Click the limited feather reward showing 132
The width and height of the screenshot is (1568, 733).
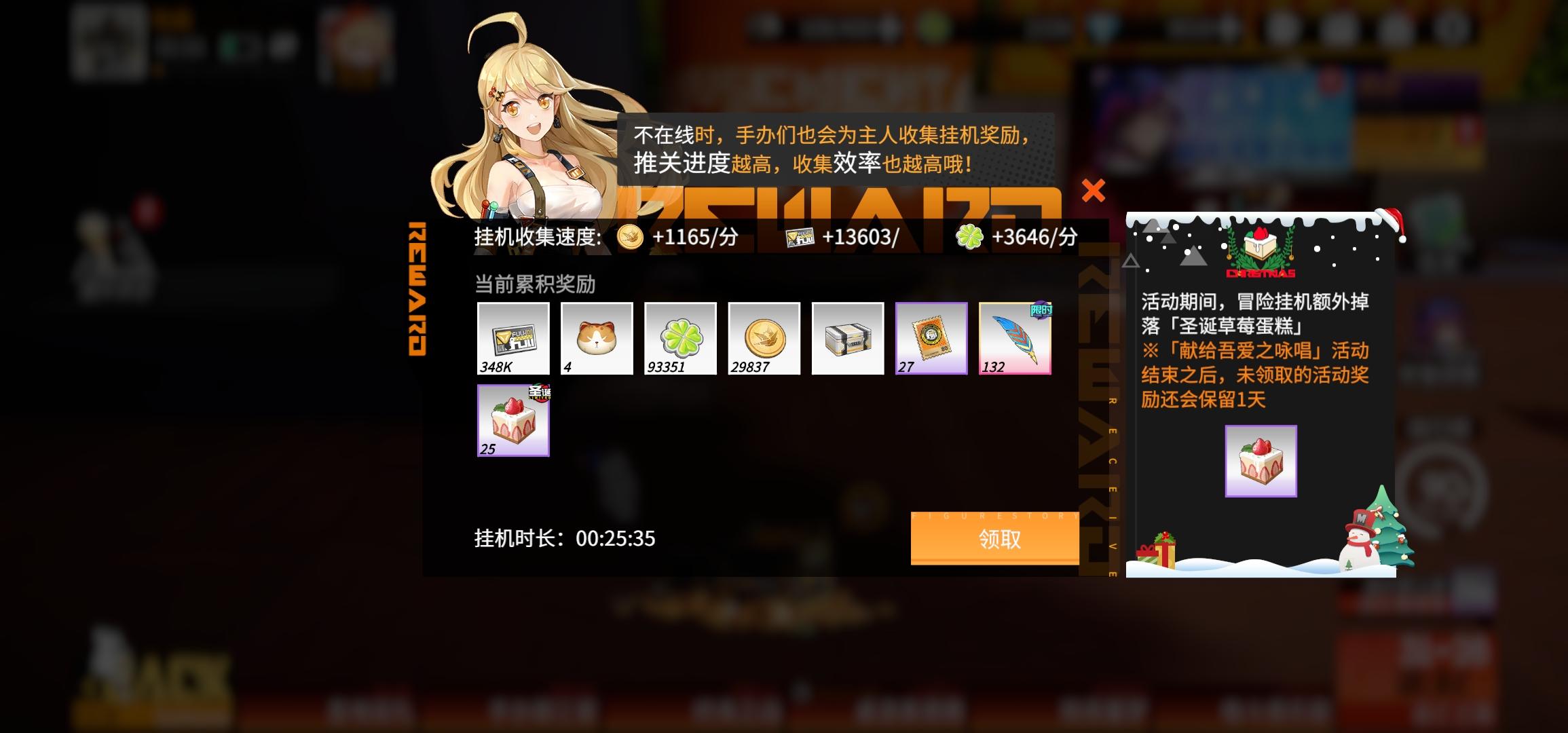[1014, 337]
